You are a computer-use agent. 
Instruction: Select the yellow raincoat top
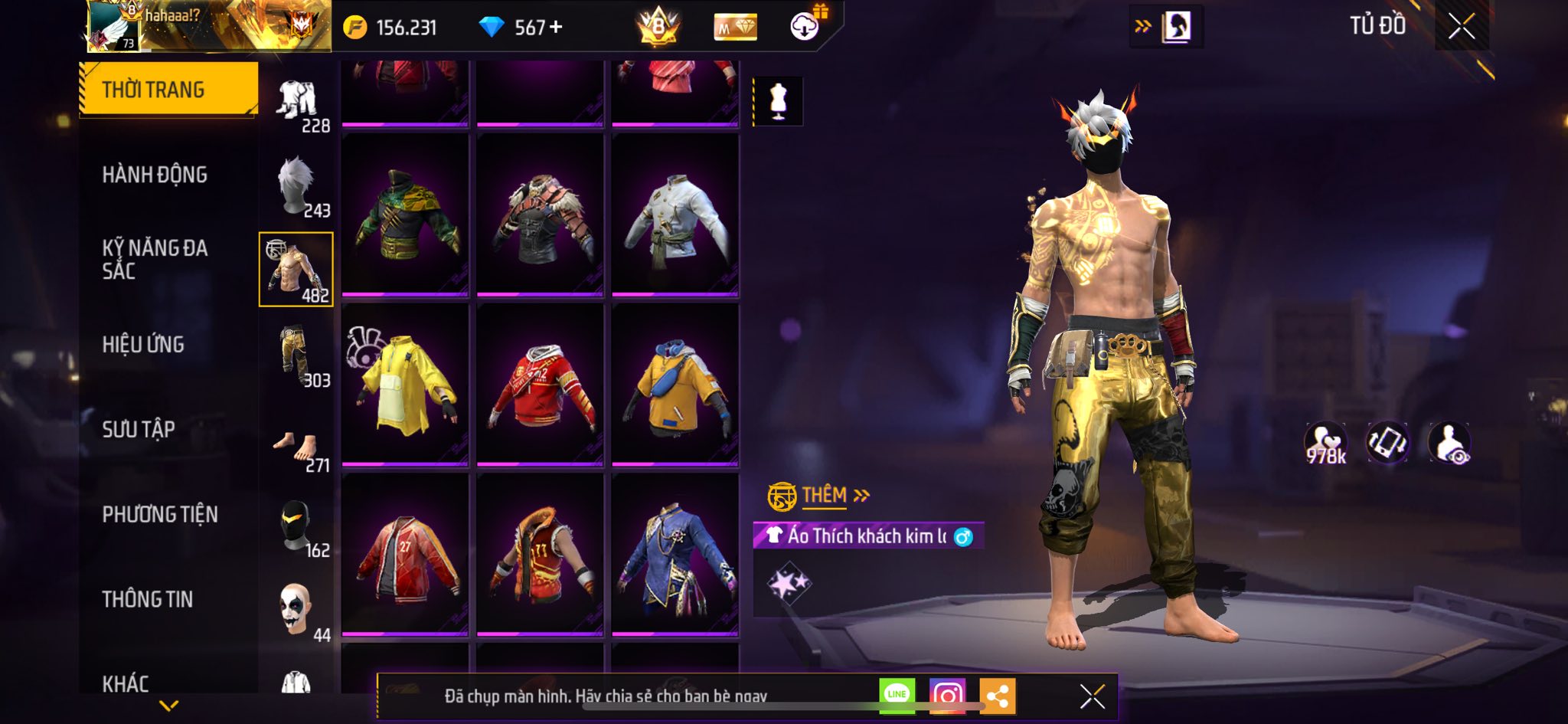[x=405, y=385]
